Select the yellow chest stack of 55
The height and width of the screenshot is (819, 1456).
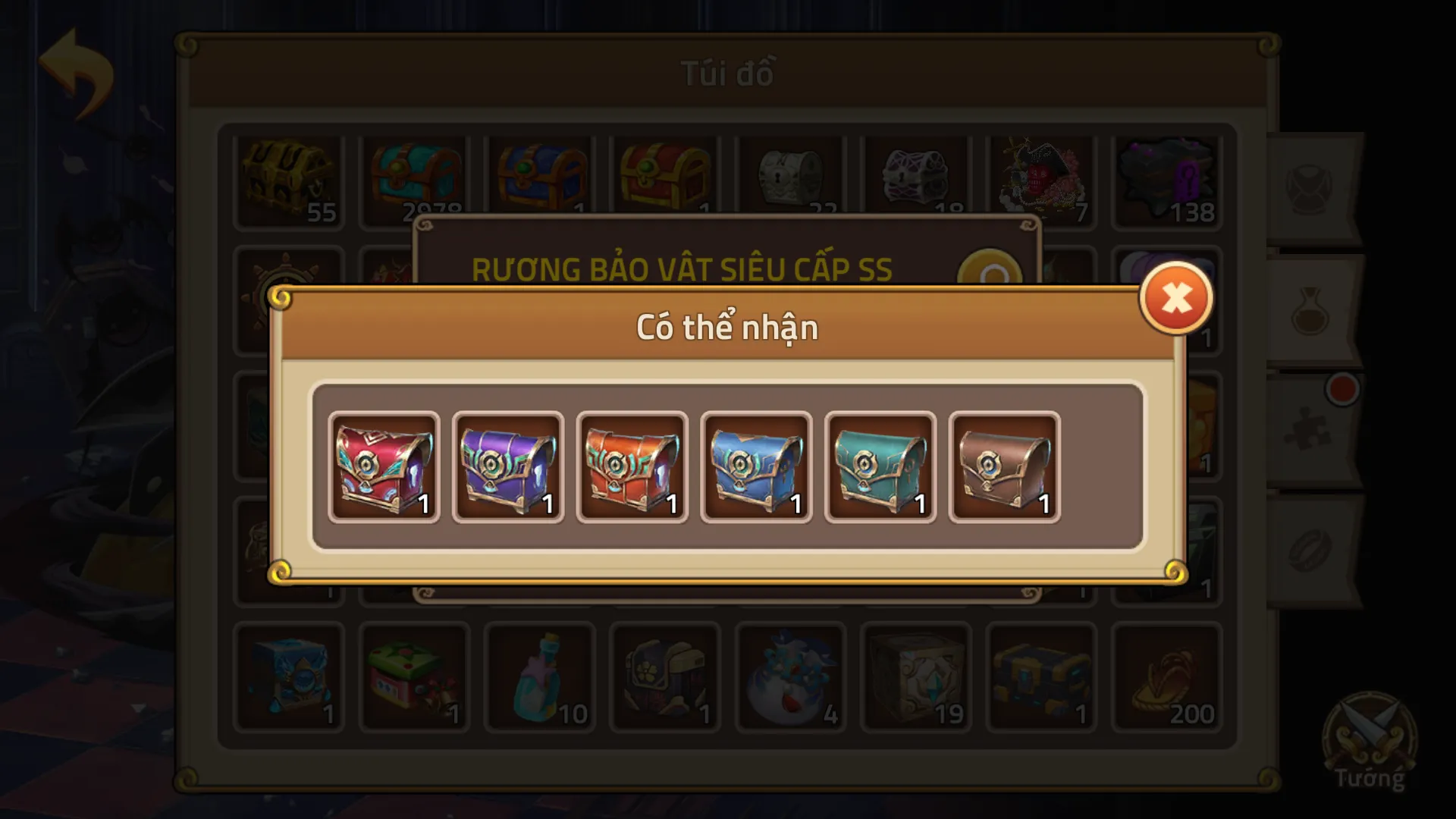288,178
